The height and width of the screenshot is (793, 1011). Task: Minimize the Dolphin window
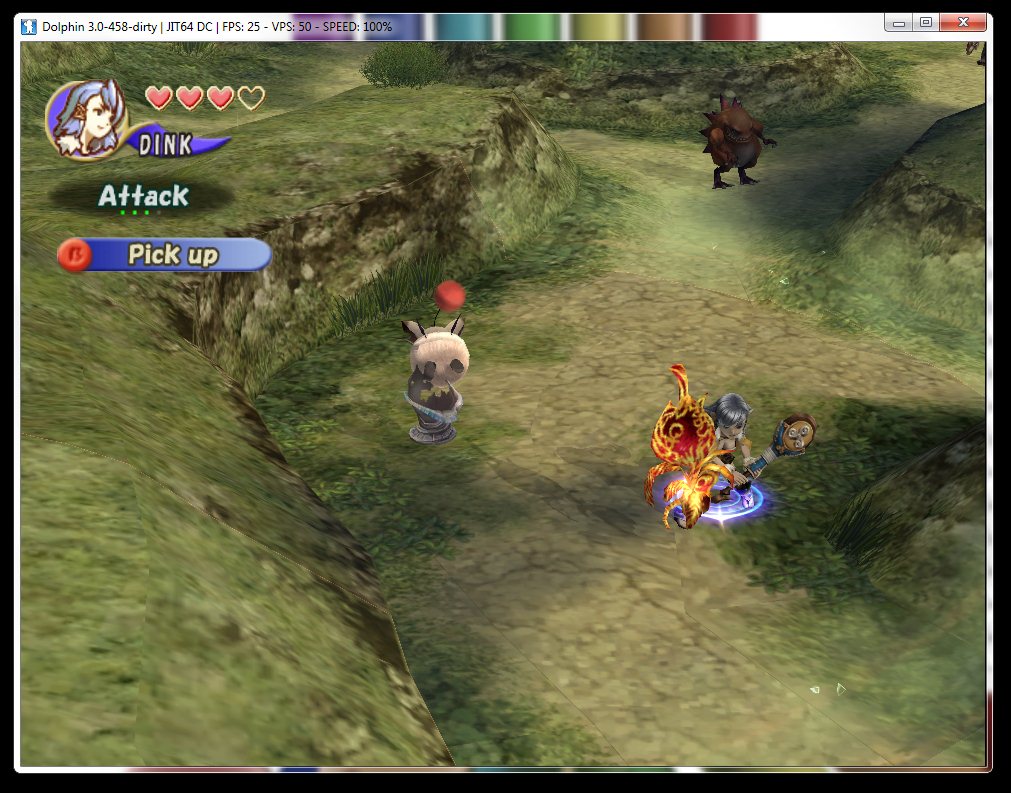[900, 22]
